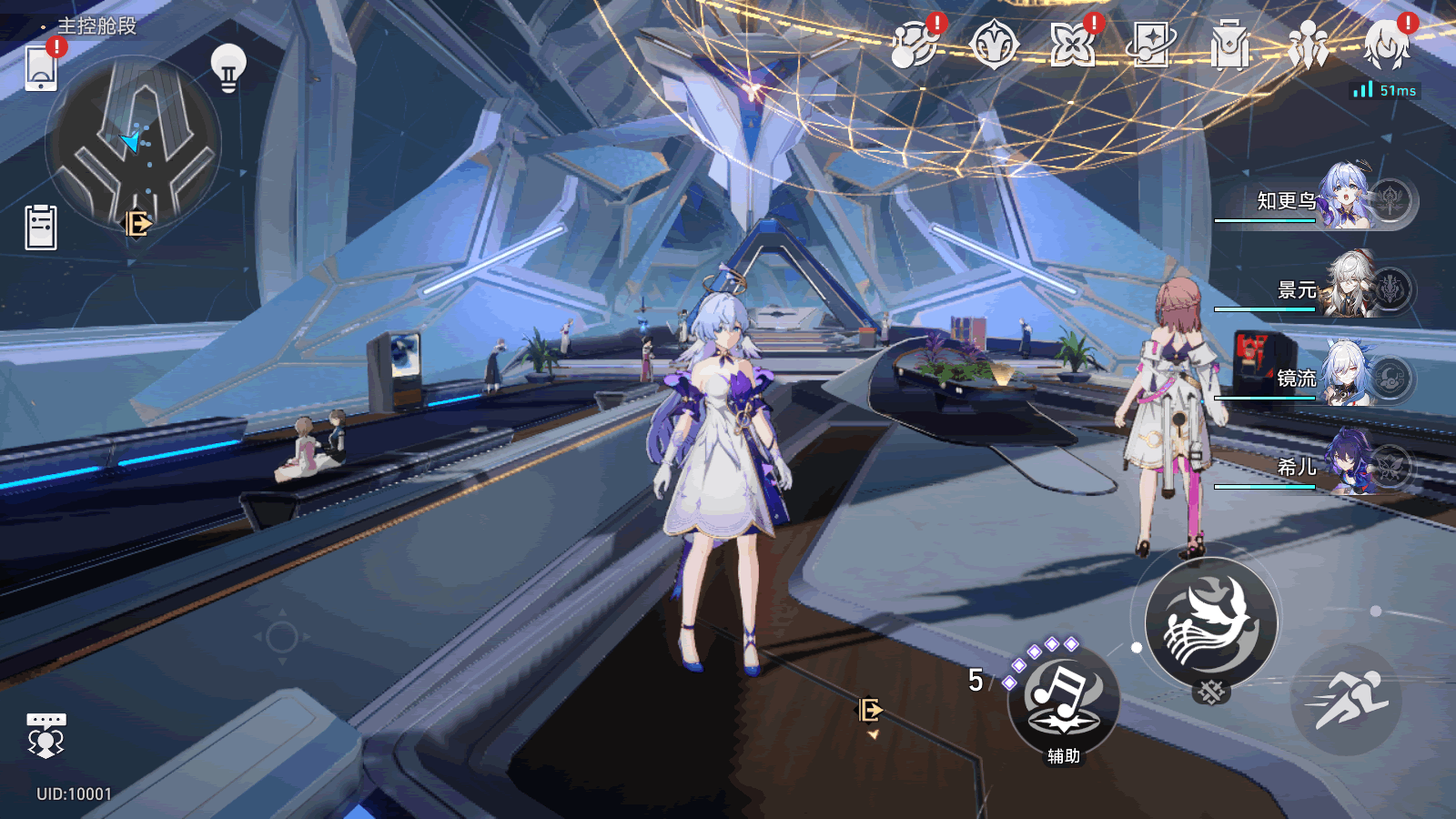Open the ram-head emblem icon
Image resolution: width=1456 pixels, height=819 pixels.
pos(994,45)
